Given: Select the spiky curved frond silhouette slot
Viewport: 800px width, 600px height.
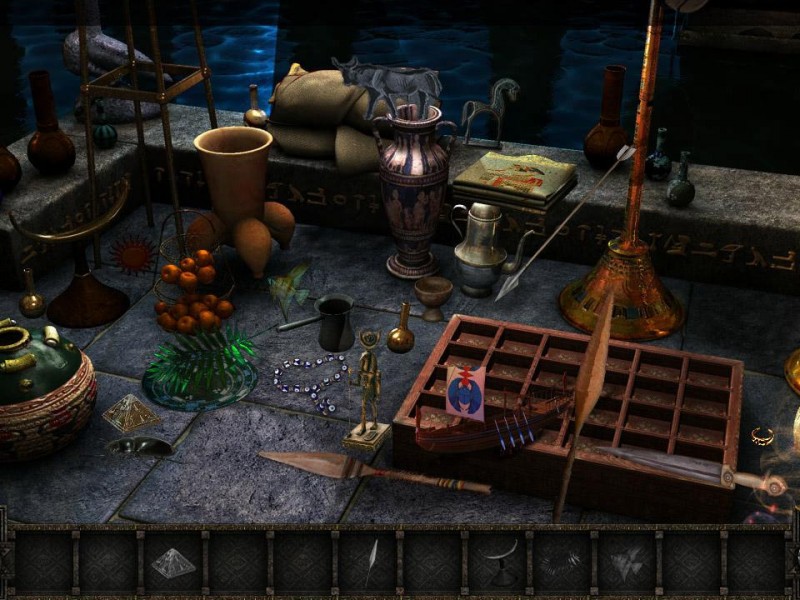Looking at the screenshot, I should pos(562,563).
